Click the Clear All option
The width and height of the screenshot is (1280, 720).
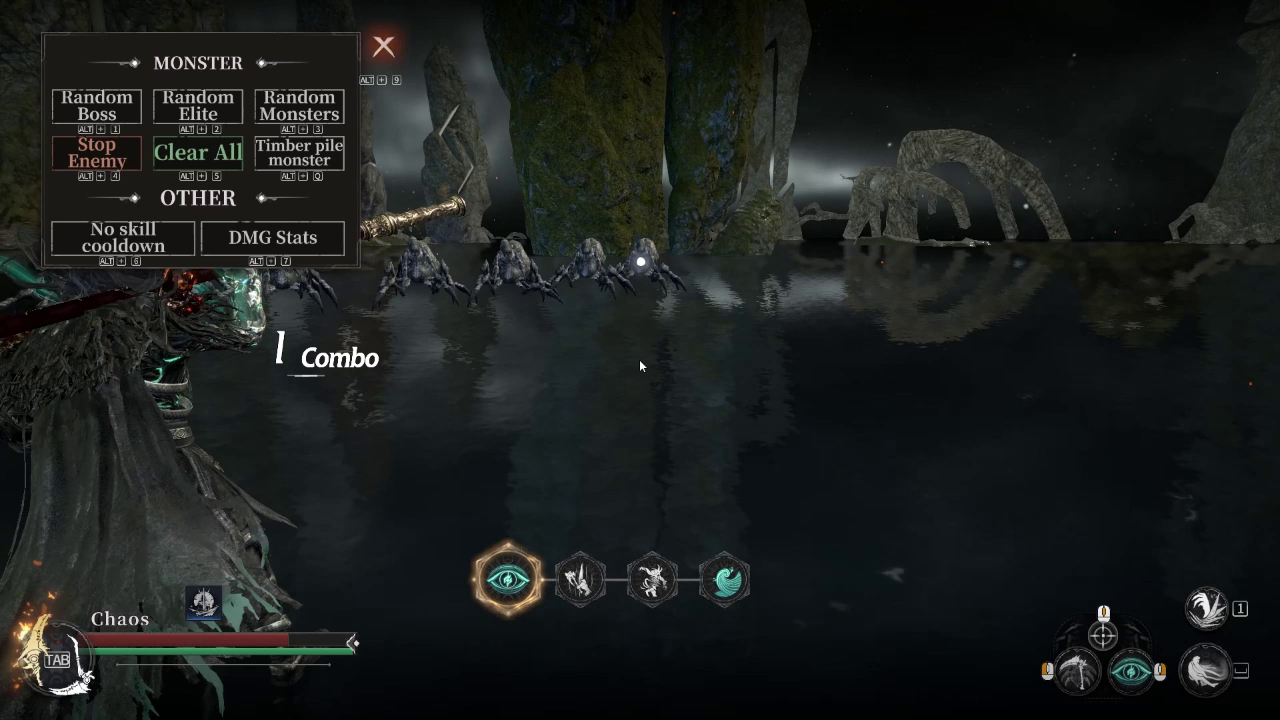point(197,152)
